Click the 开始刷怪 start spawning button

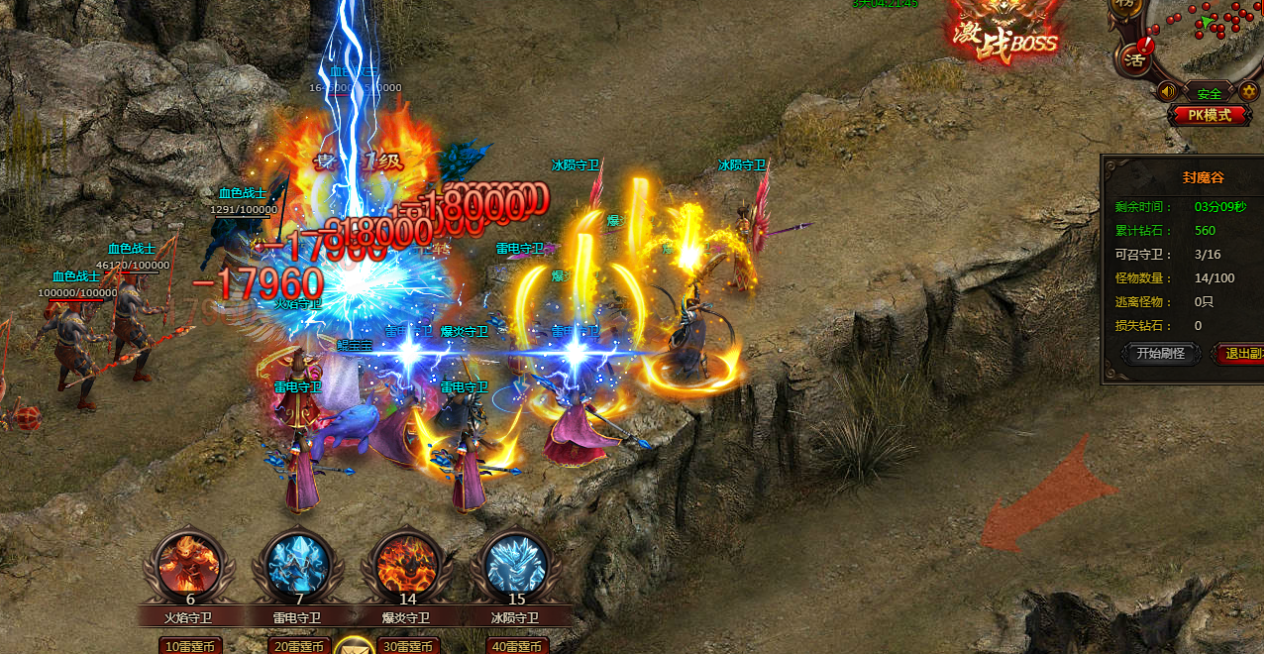pyautogui.click(x=1160, y=353)
